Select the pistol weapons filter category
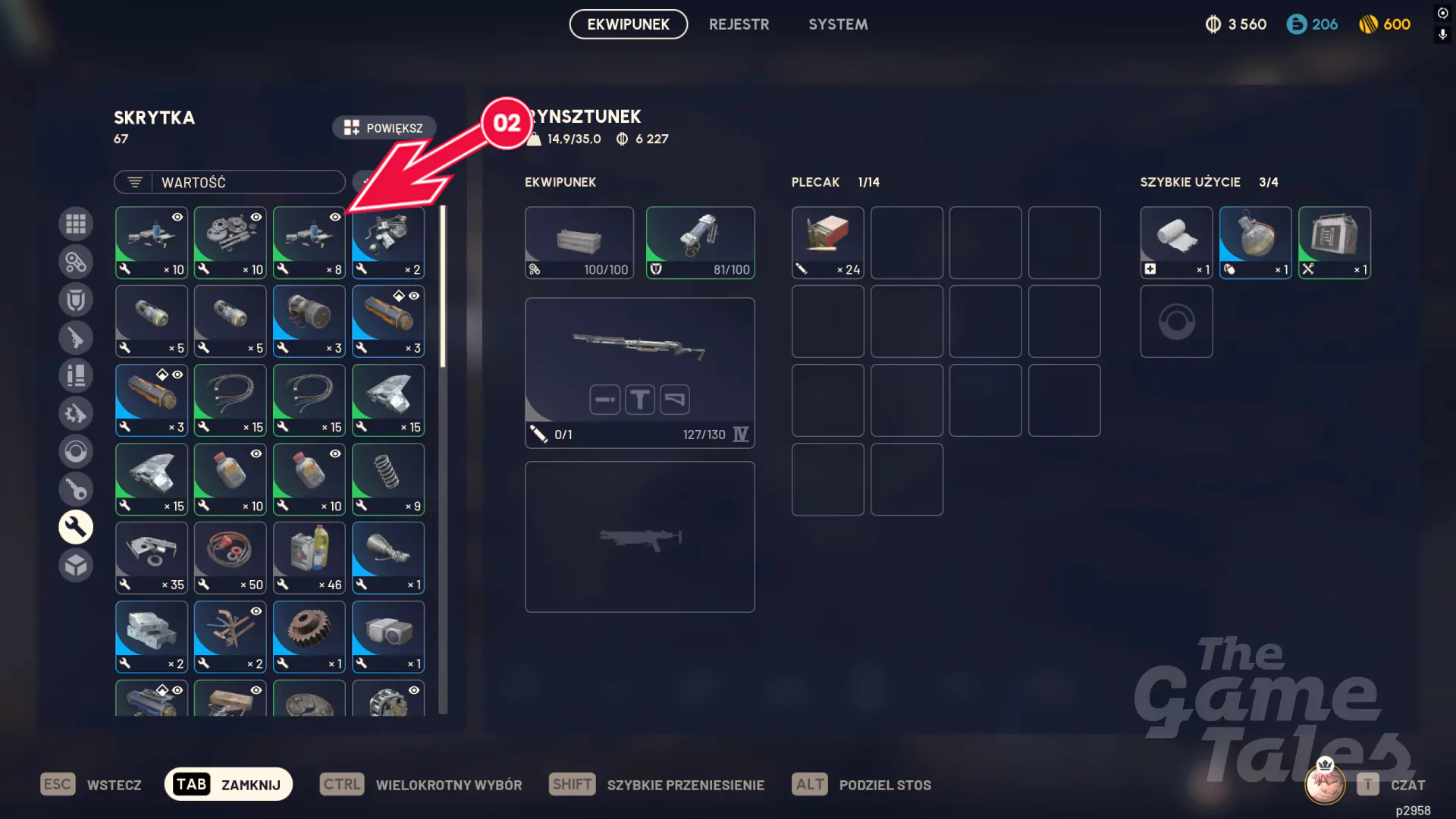Viewport: 1456px width, 819px height. (x=76, y=337)
